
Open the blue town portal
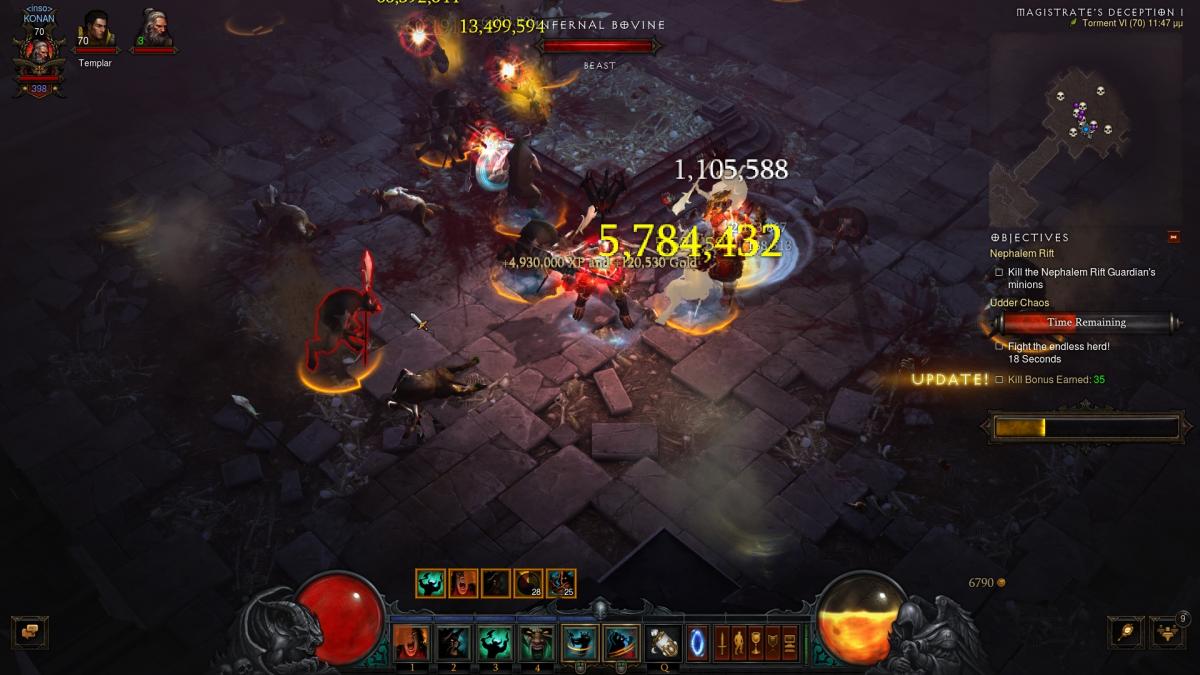697,642
